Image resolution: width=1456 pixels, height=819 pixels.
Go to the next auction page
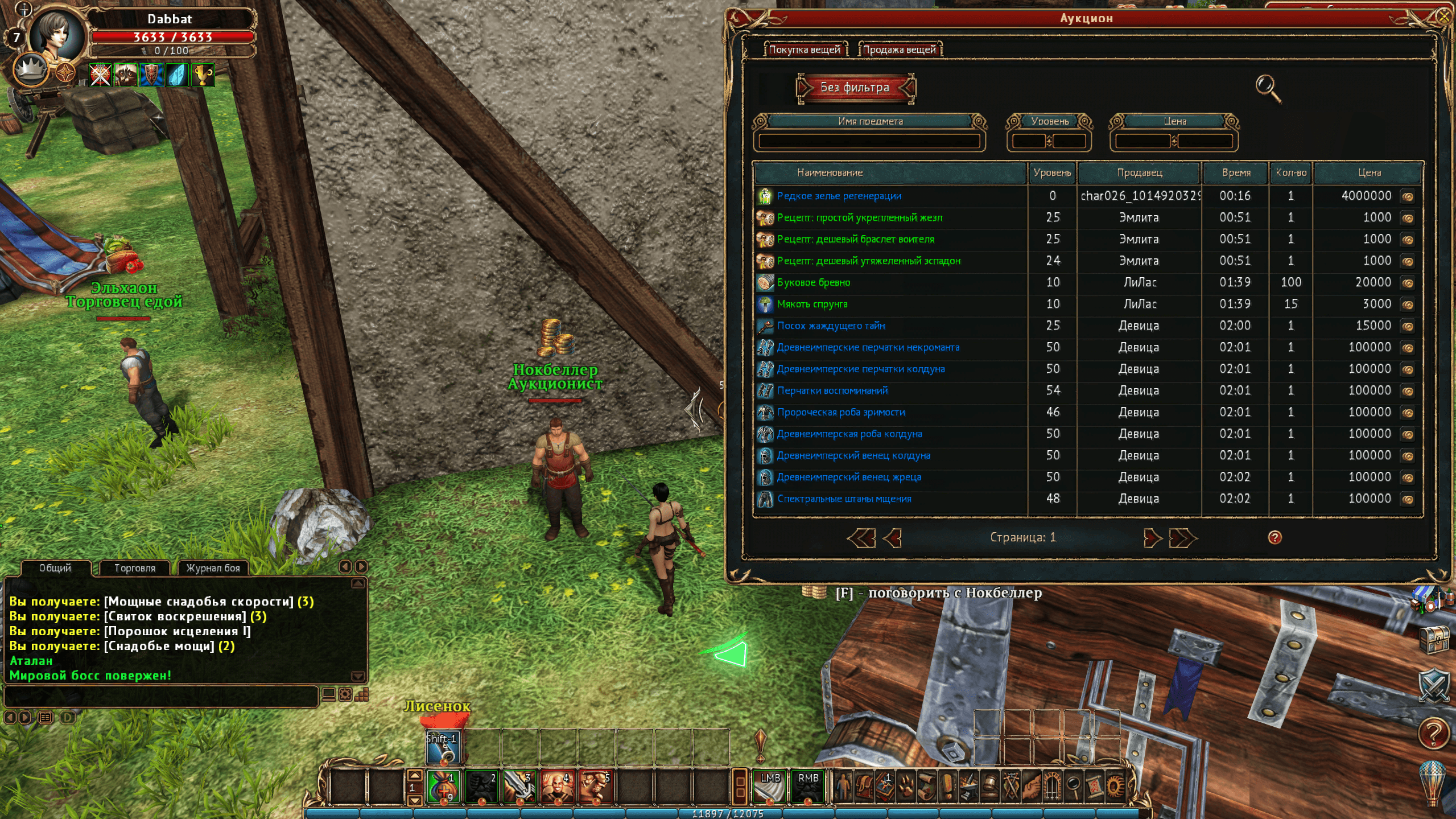[x=1152, y=538]
